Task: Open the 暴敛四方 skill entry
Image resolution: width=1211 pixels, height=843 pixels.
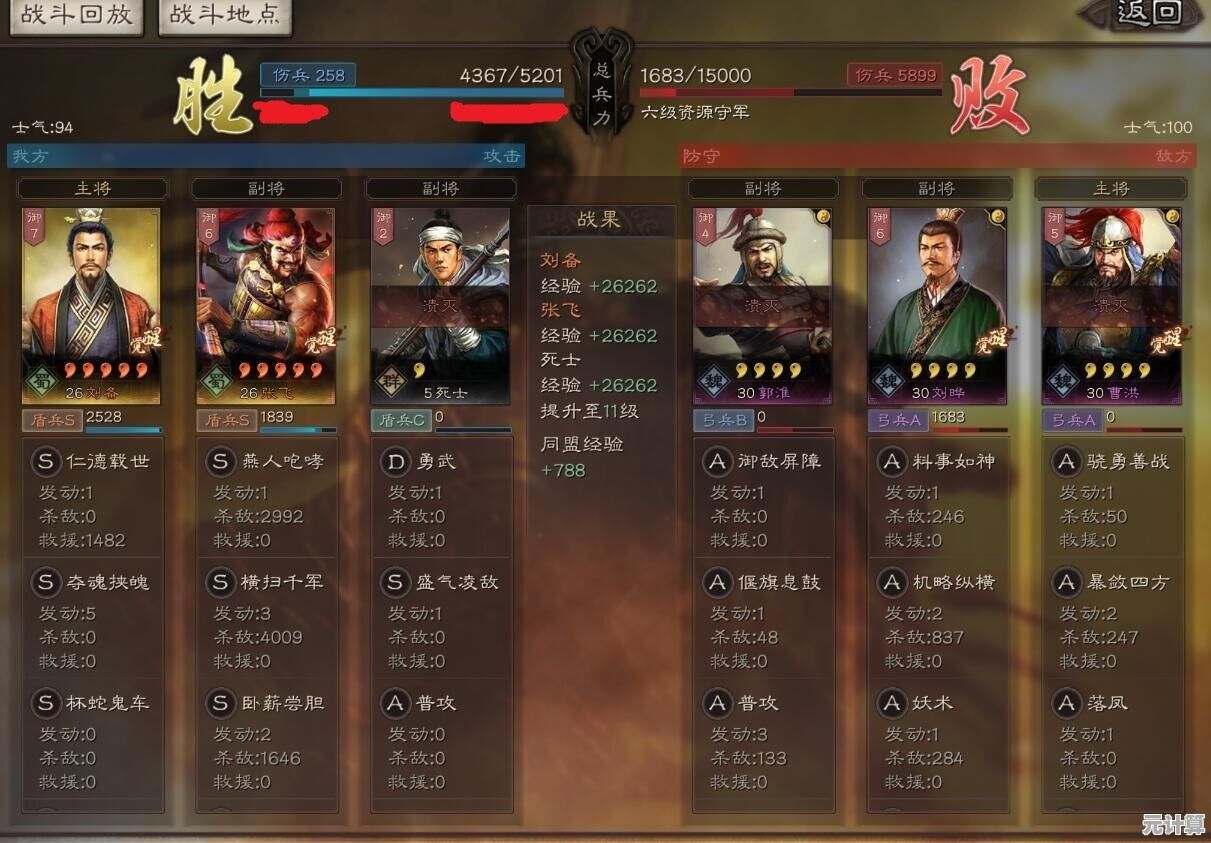Action: [1112, 582]
